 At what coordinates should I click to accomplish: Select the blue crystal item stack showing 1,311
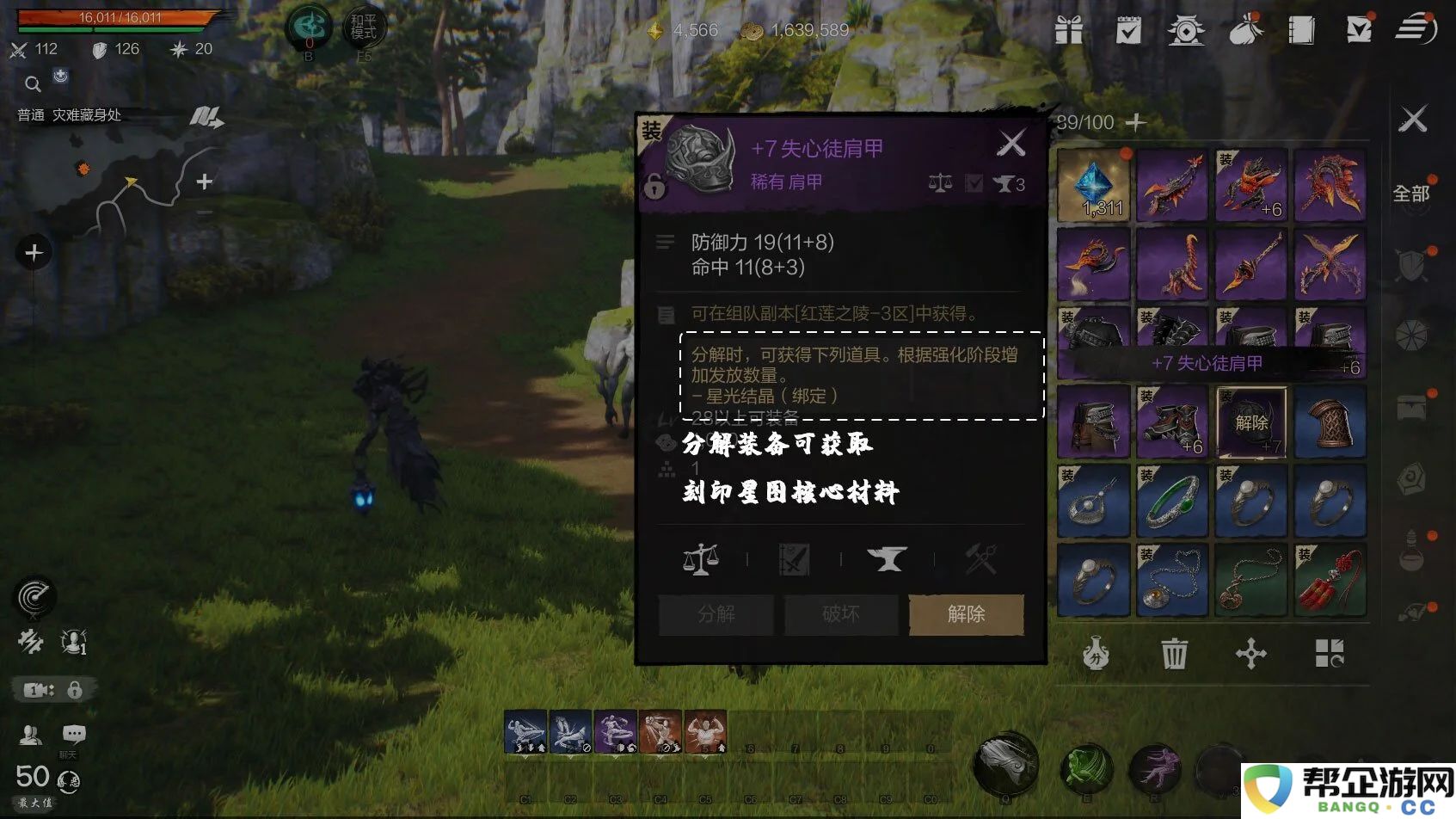(x=1093, y=185)
